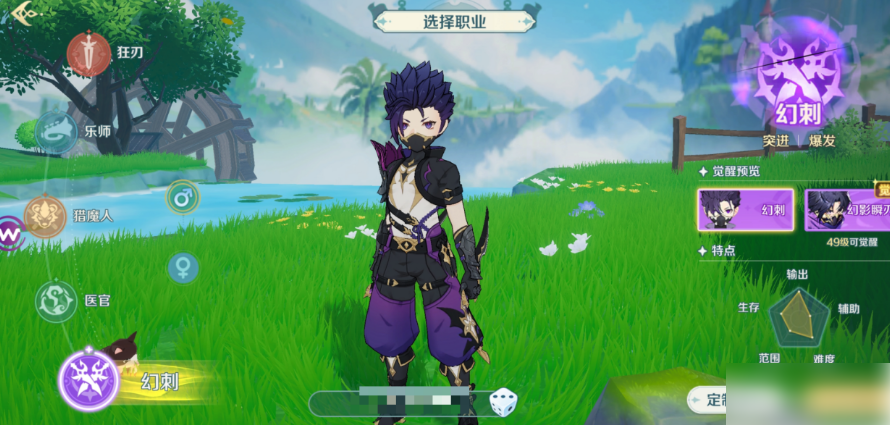The image size is (890, 425).
Task: Choose the highlighted 幻刺 class entry
Action: [x=90, y=381]
